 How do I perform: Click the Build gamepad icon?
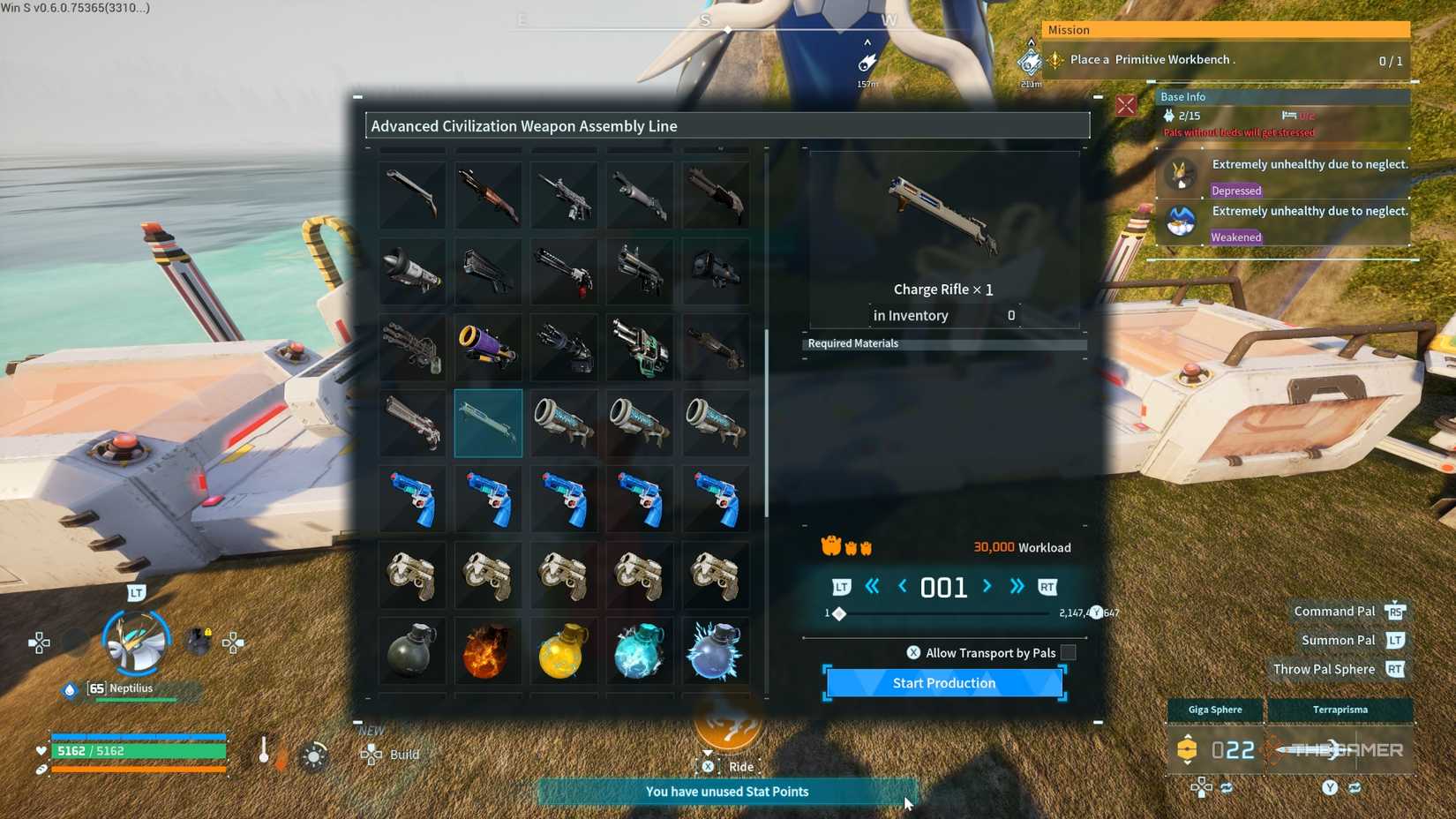click(x=372, y=755)
